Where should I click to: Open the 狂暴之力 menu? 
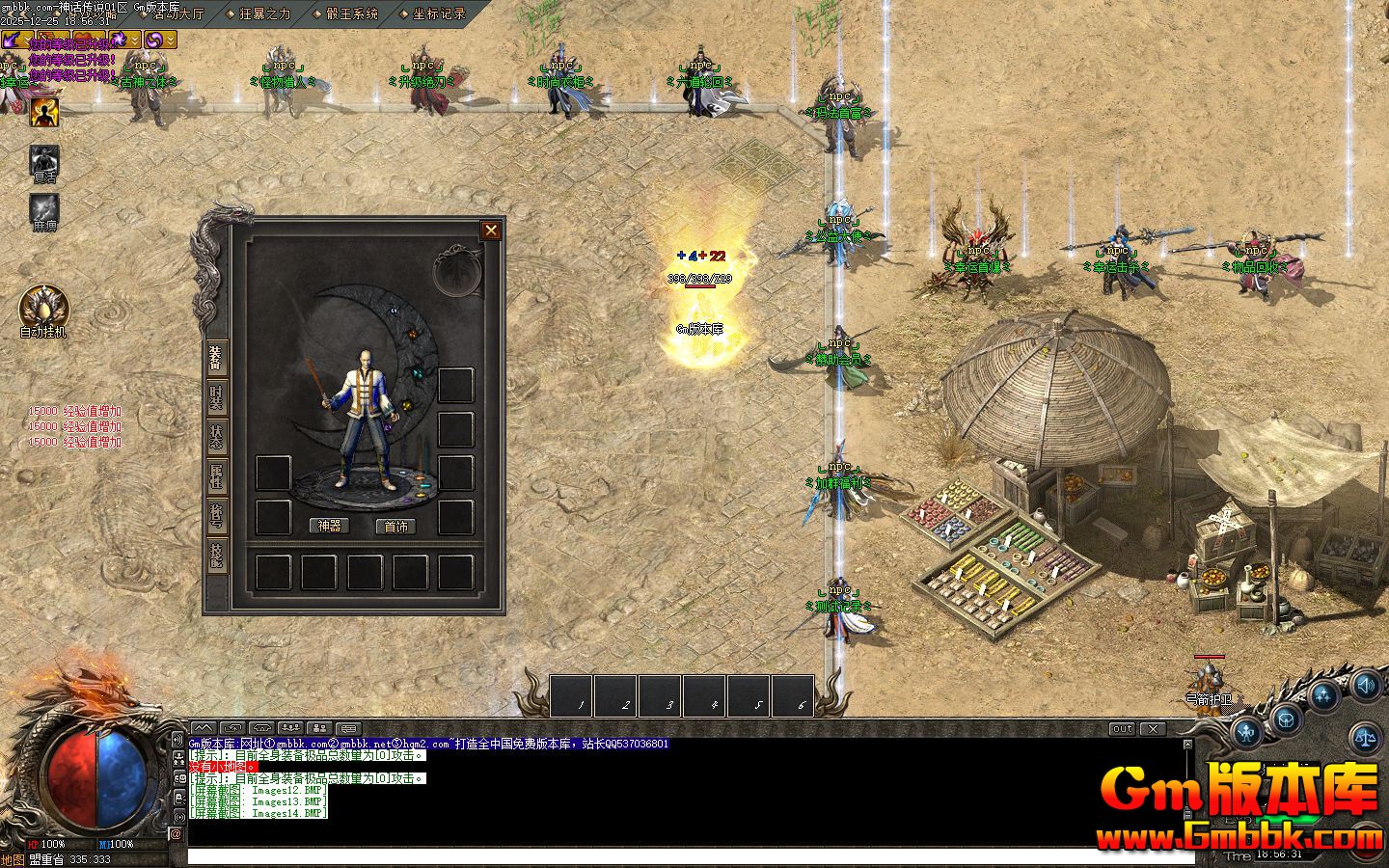click(264, 14)
